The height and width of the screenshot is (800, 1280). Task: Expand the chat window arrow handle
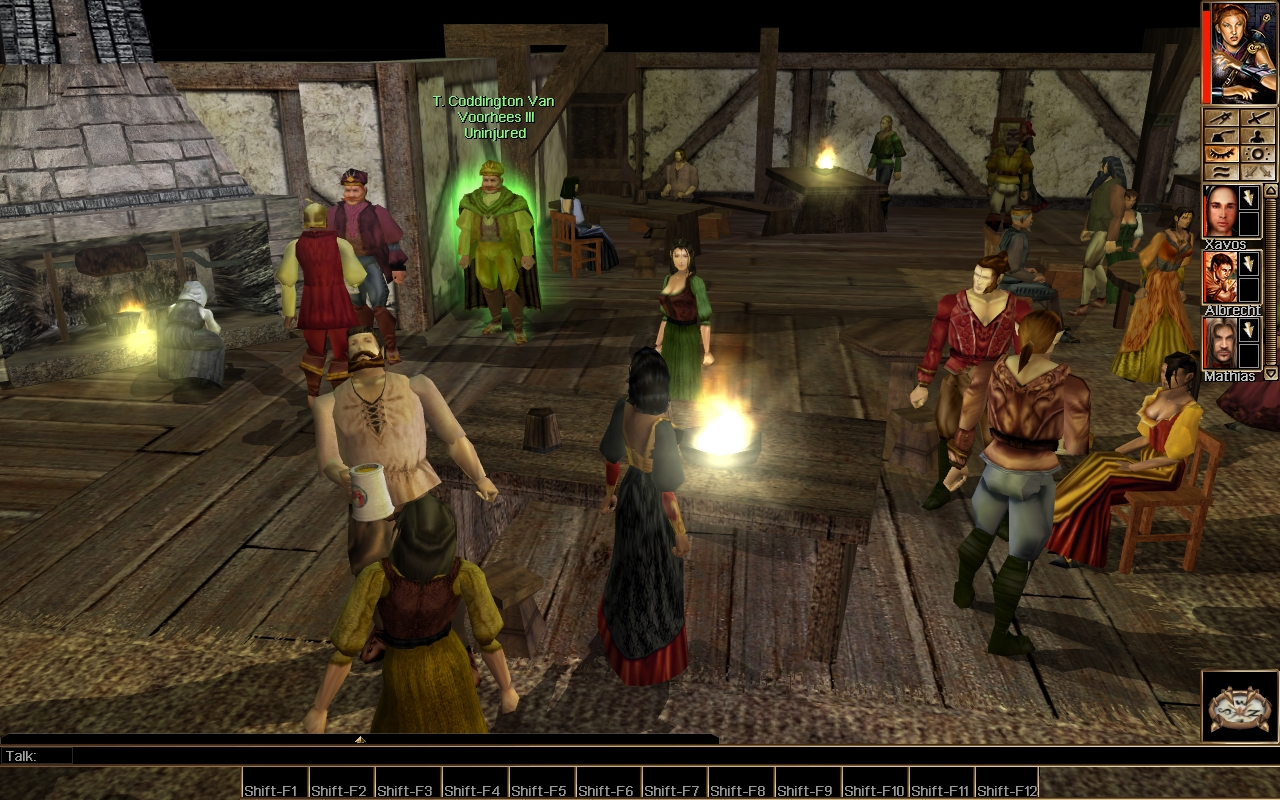click(360, 740)
